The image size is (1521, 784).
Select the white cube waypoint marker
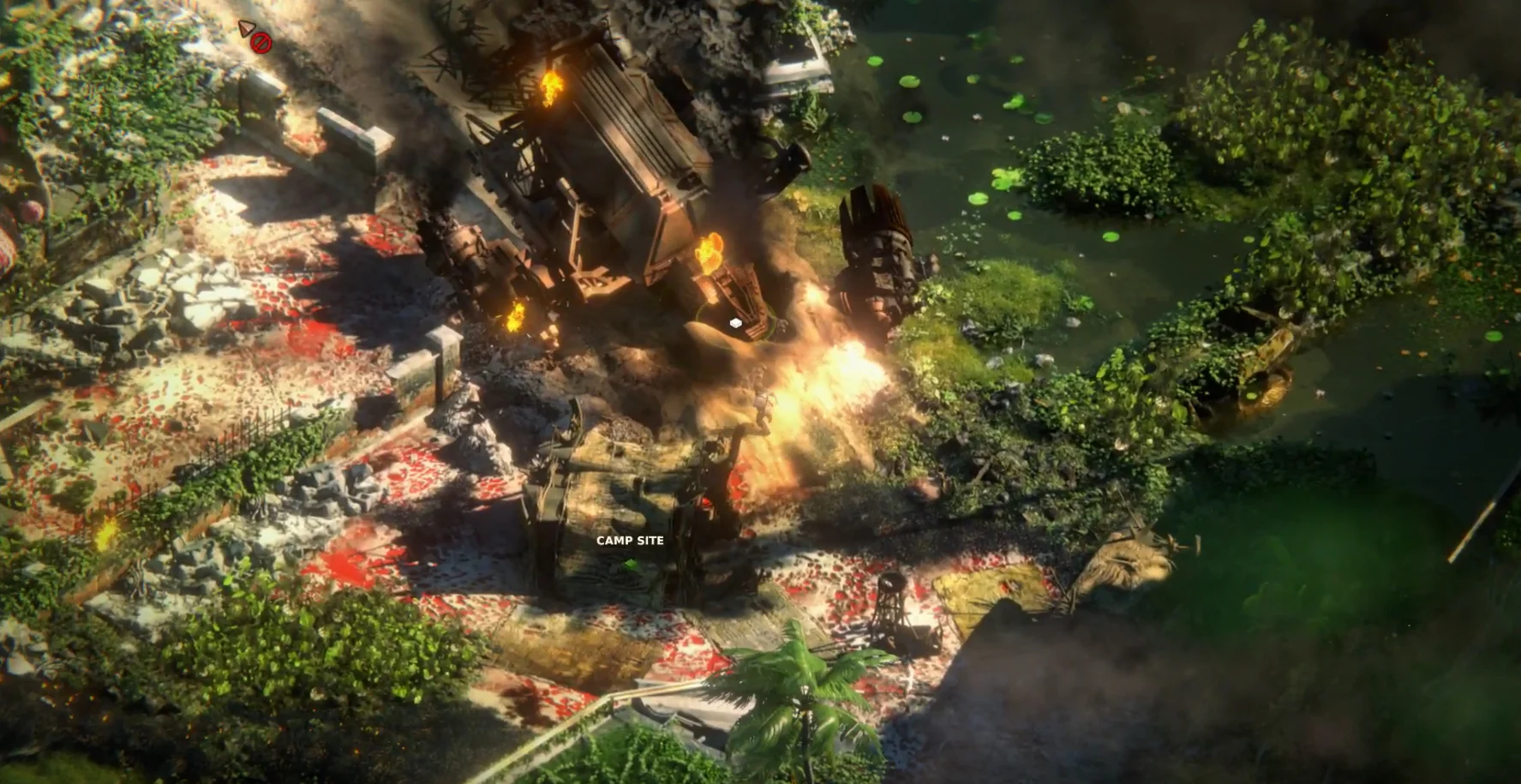click(735, 323)
